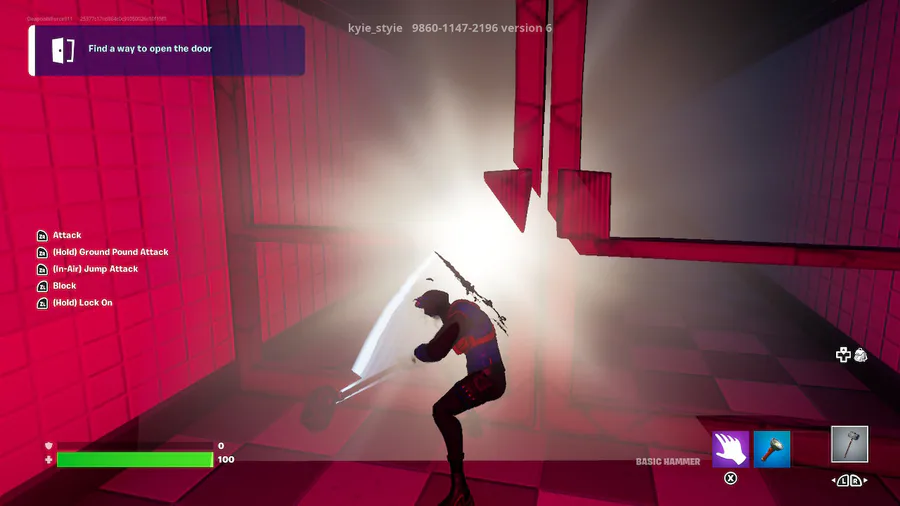Select the purple hand slot in the hotbar

click(731, 449)
